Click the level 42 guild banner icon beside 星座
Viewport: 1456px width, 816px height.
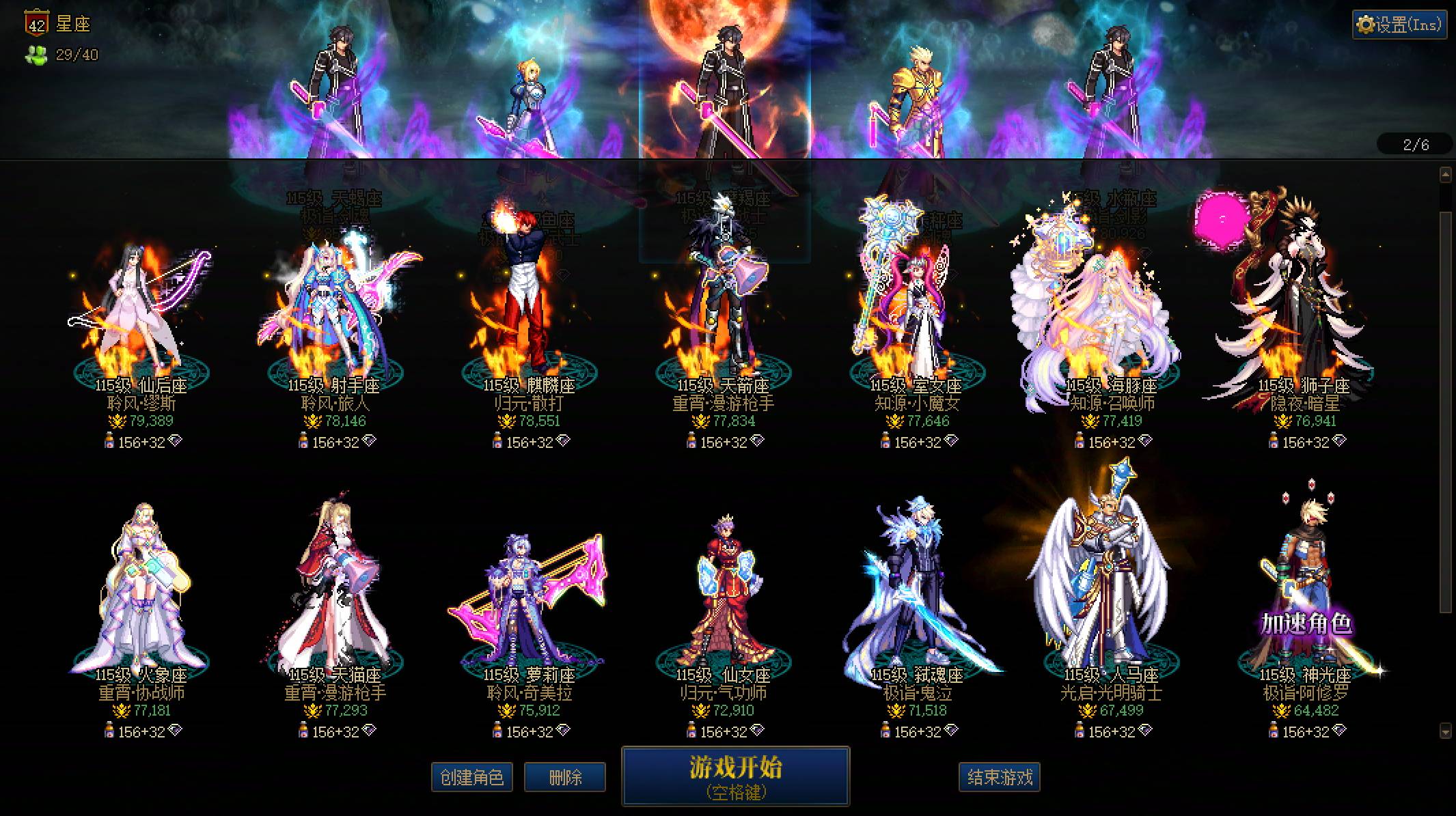38,23
